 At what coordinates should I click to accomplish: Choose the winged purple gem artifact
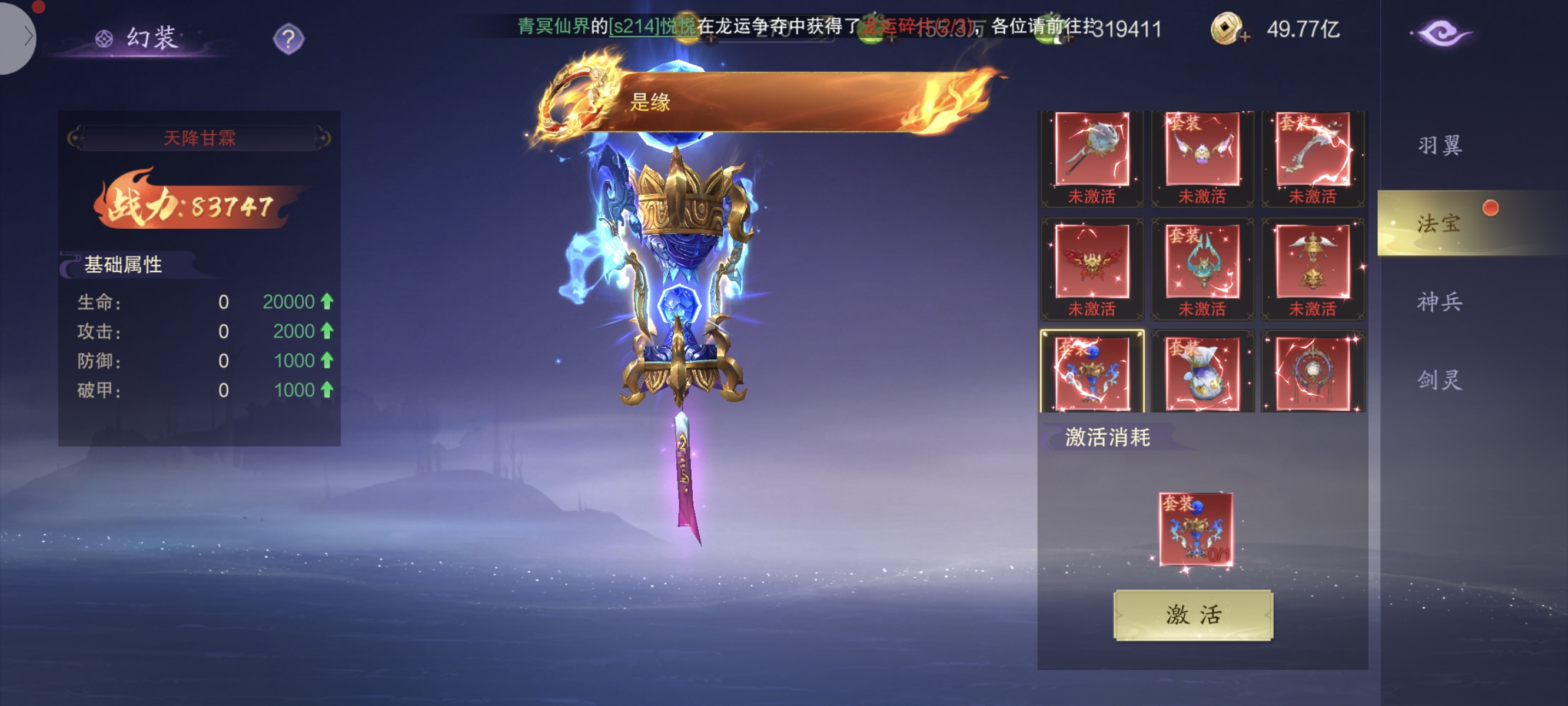(1201, 149)
